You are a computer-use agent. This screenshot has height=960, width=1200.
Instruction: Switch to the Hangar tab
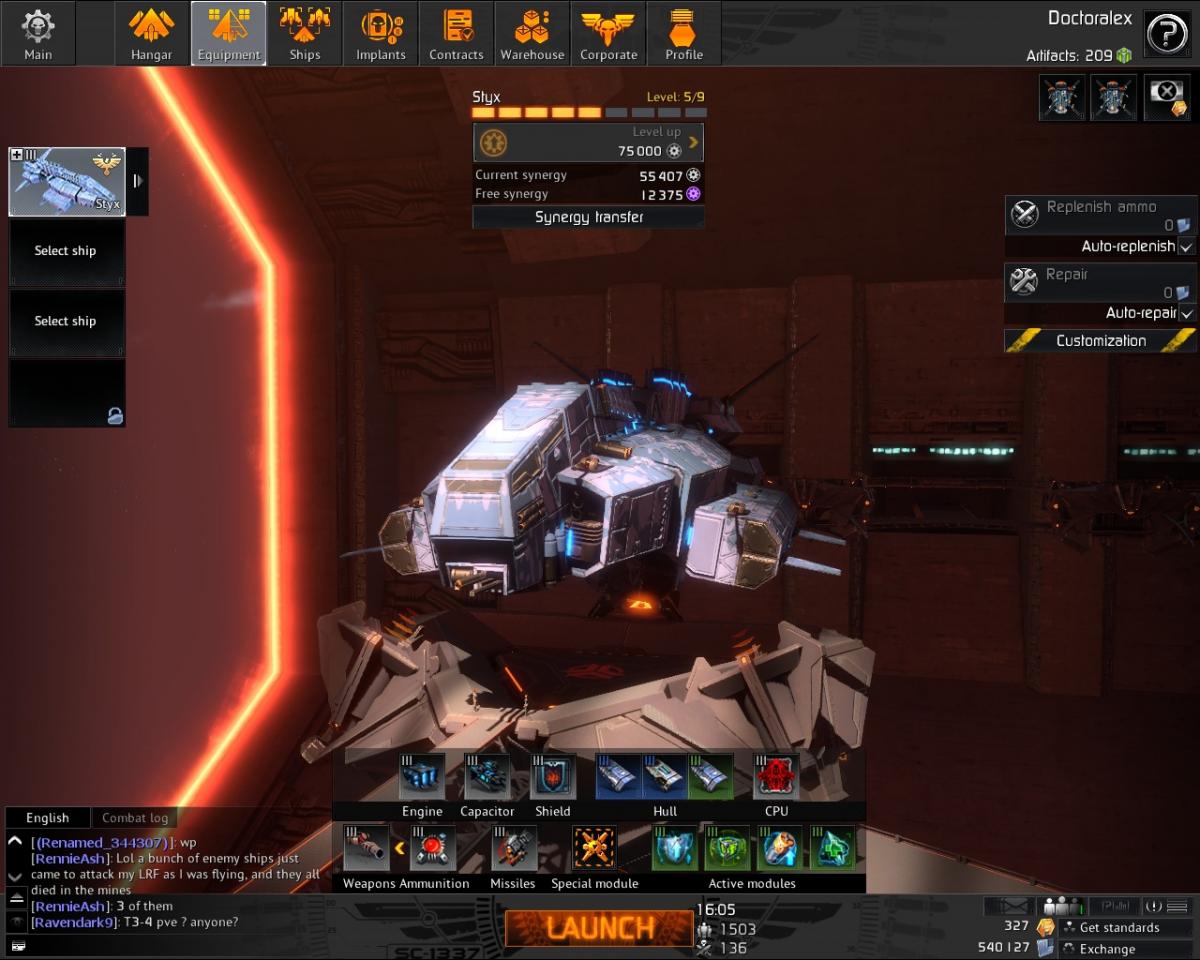point(152,34)
